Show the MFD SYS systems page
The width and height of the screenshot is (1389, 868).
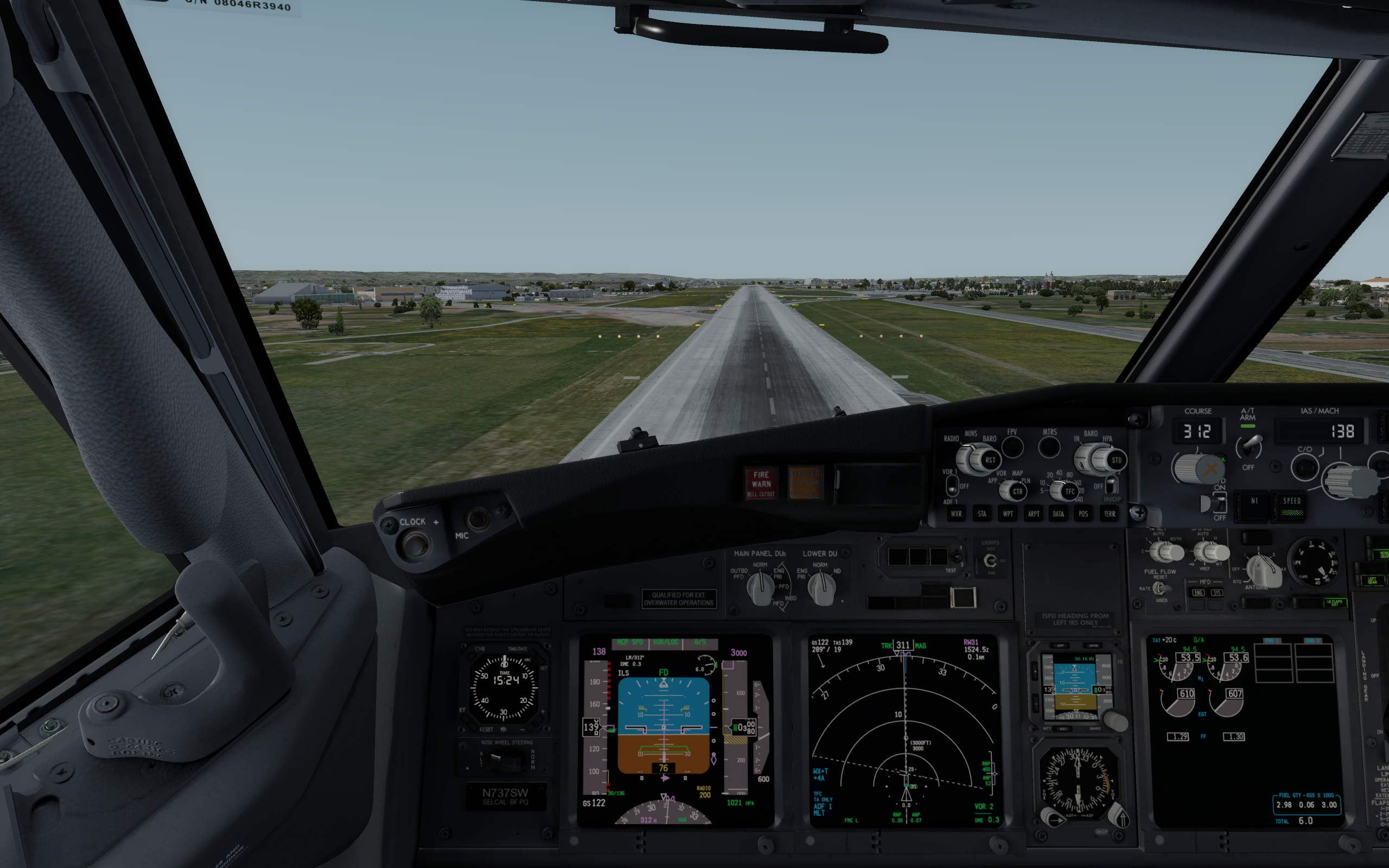point(1216,592)
